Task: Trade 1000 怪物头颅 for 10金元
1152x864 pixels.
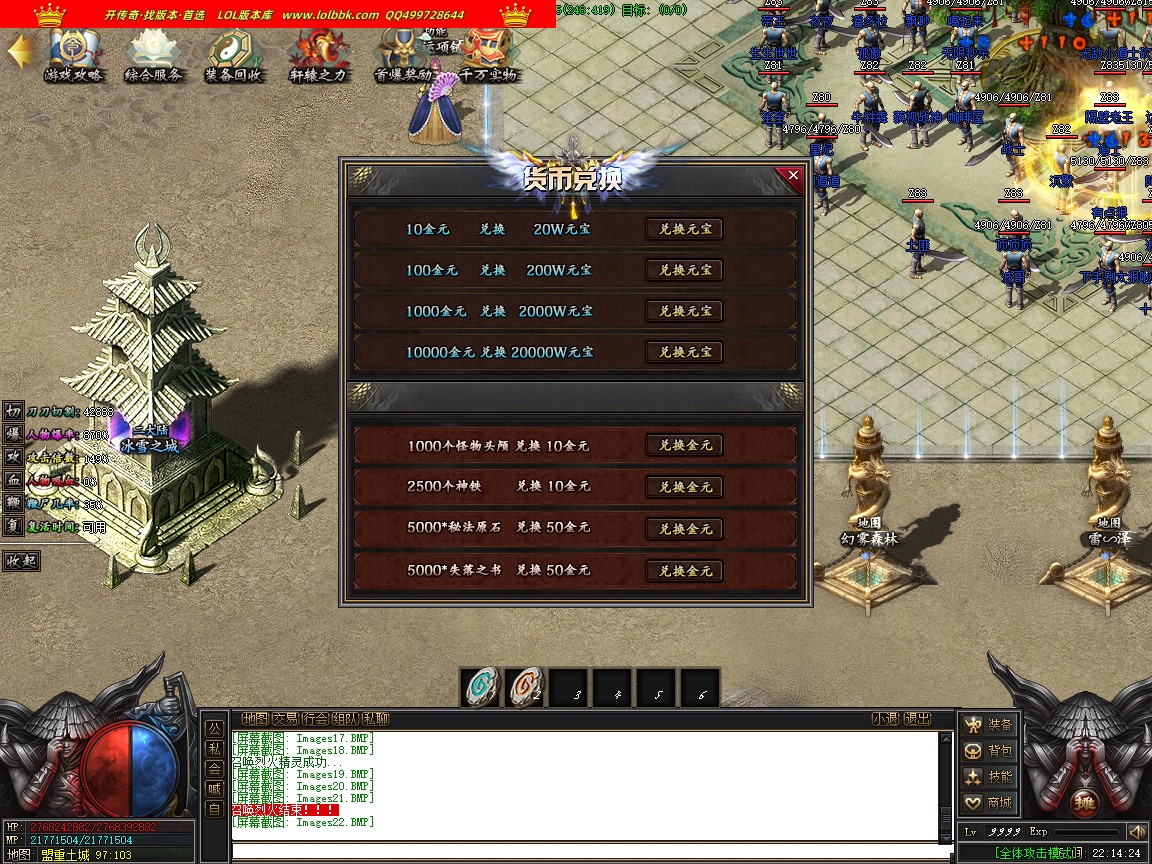Action: click(684, 445)
